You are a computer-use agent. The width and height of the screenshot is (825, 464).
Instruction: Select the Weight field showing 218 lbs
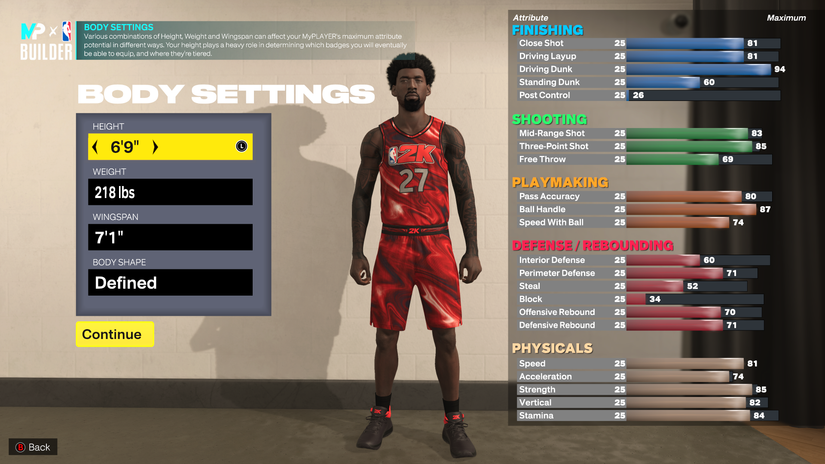pos(168,192)
